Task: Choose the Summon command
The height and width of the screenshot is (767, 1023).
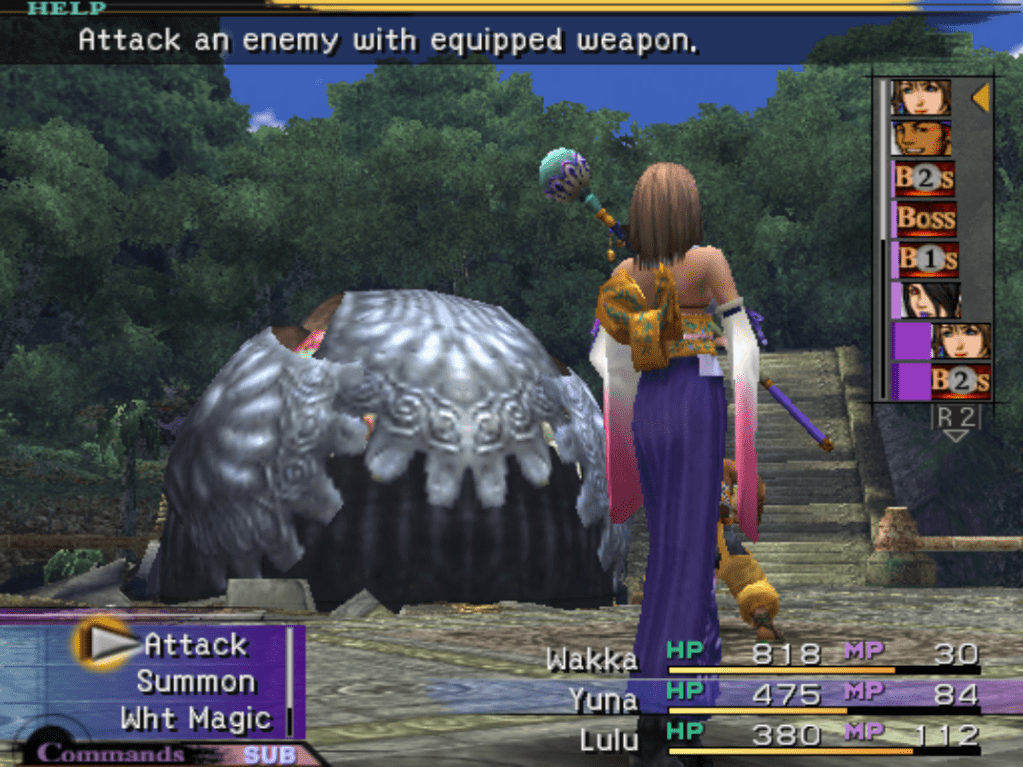Action: [196, 682]
